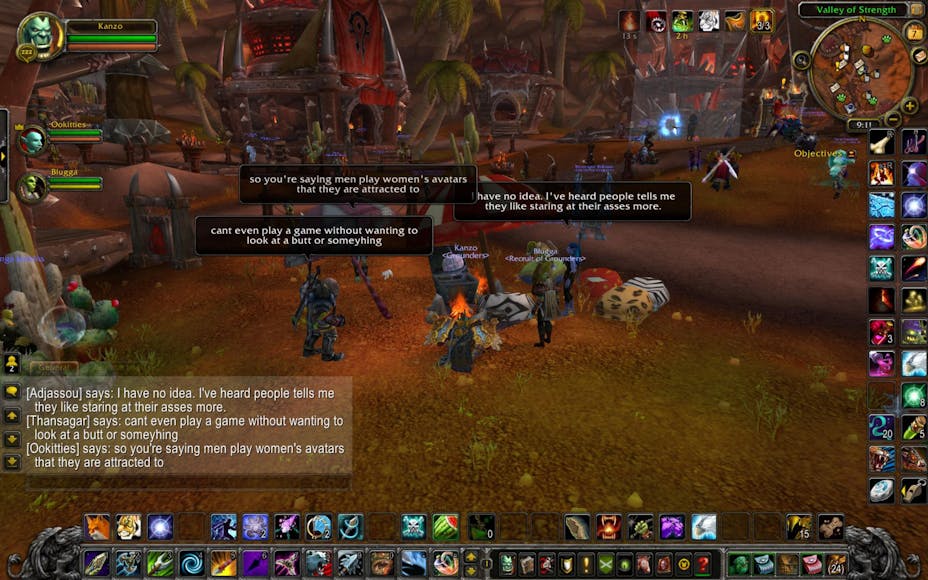Click the green buff with 2 h remaining
Image resolution: width=928 pixels, height=580 pixels.
tap(682, 21)
